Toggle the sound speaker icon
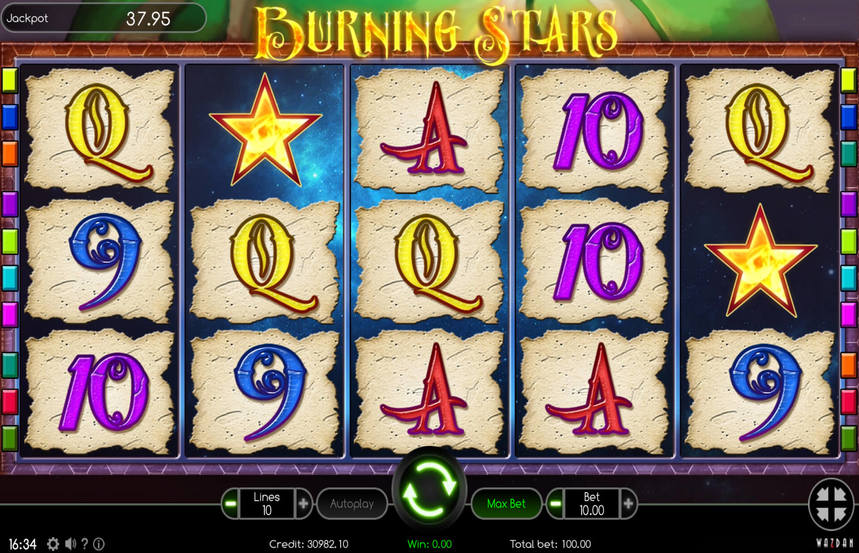 (x=70, y=544)
